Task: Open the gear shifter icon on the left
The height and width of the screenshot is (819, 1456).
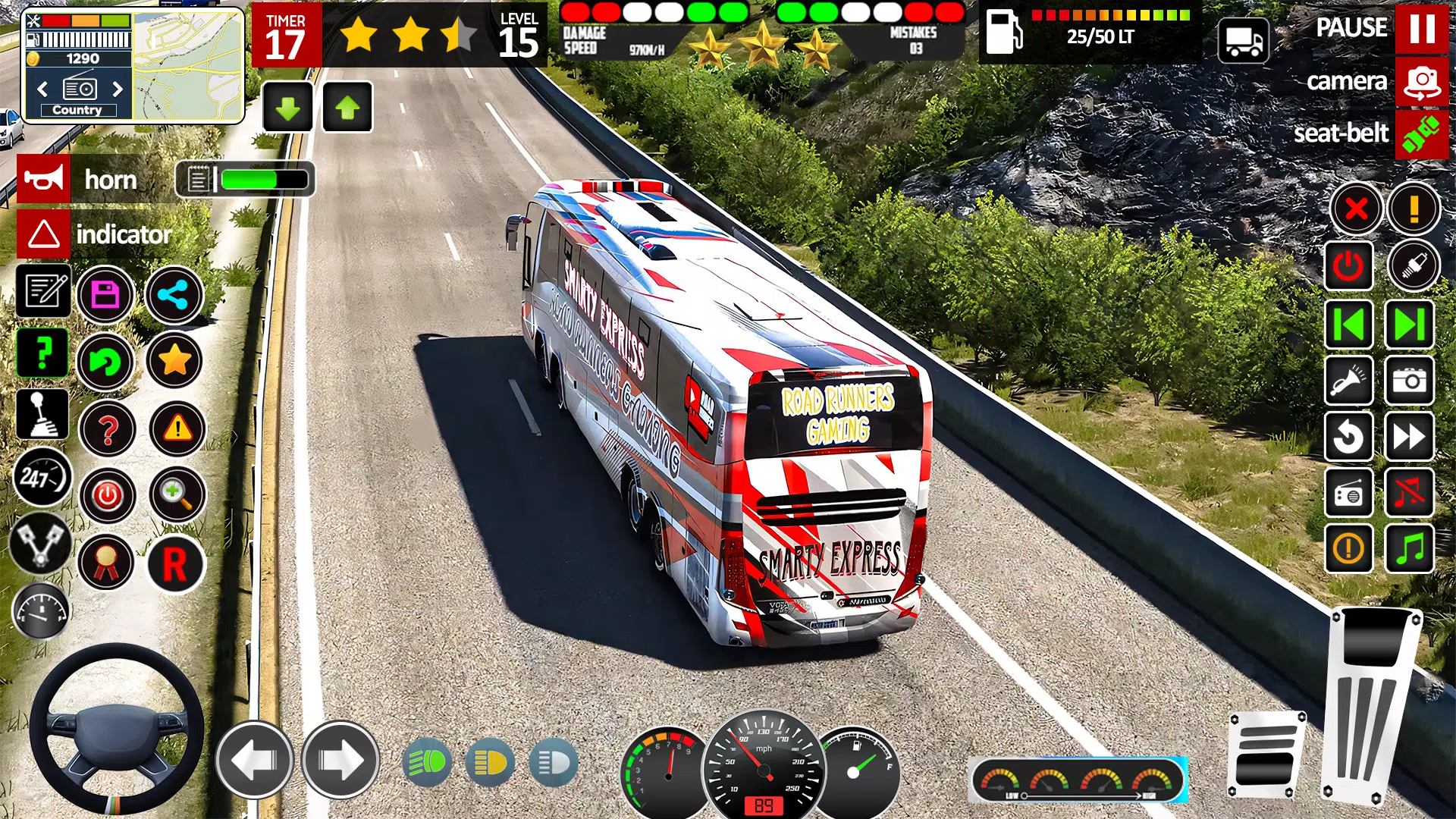Action: pyautogui.click(x=42, y=414)
